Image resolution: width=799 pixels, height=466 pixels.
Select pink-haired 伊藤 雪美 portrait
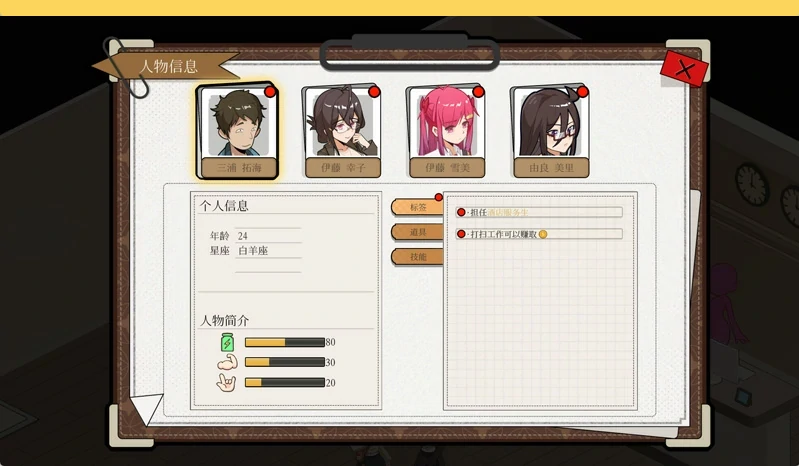tap(446, 130)
